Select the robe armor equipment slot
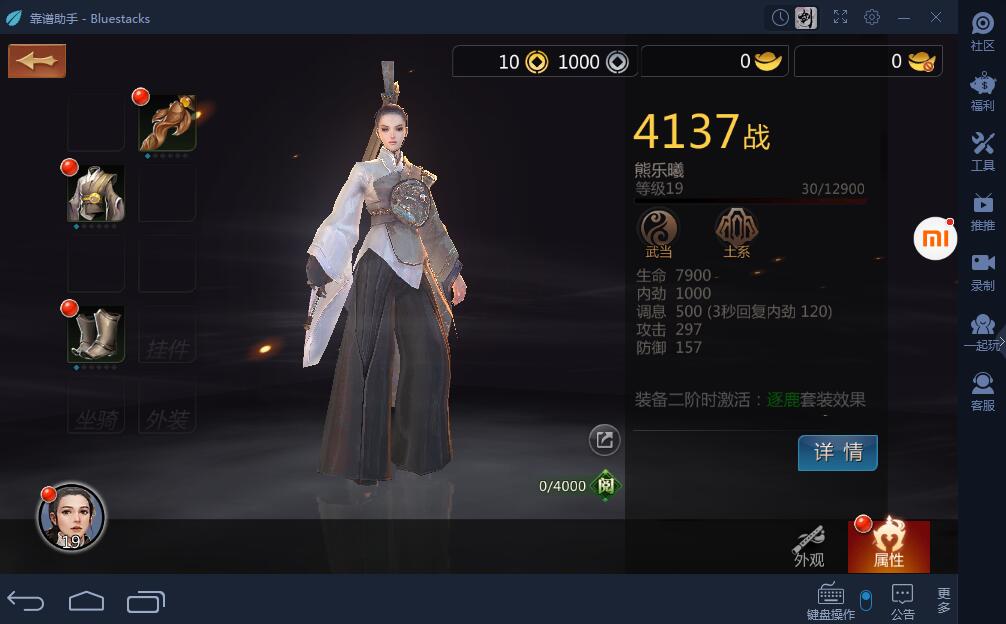This screenshot has height=624, width=1006. (96, 193)
